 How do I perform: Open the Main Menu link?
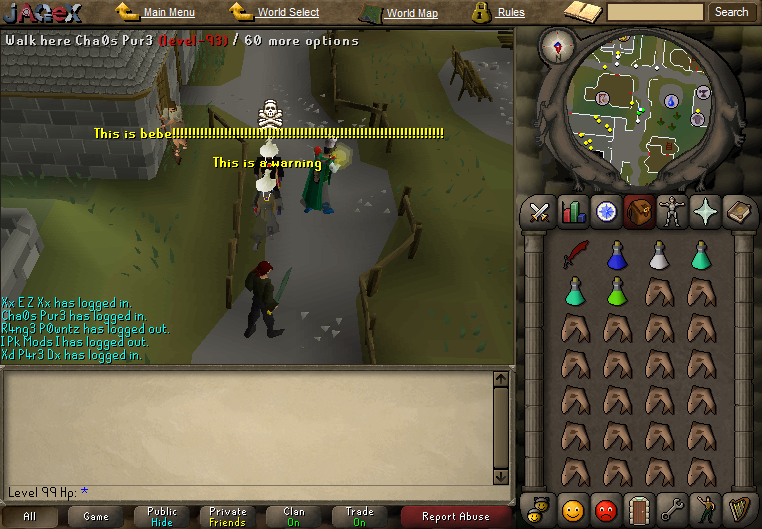point(168,12)
